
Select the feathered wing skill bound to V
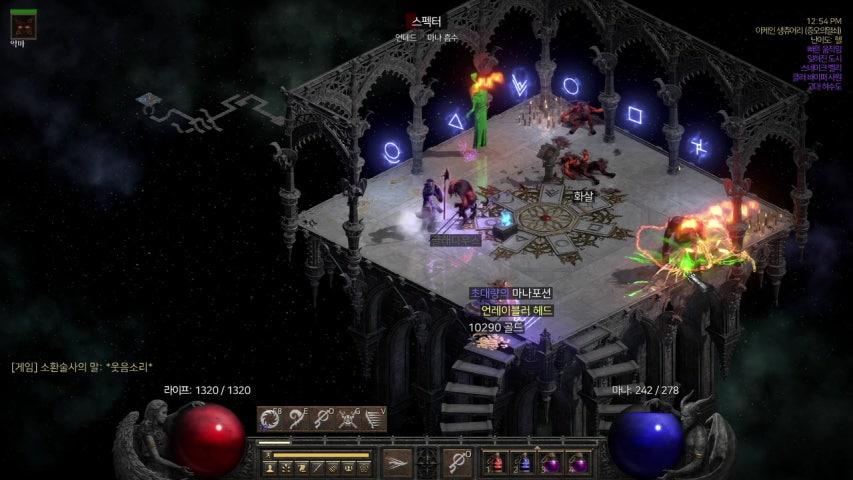click(x=375, y=419)
